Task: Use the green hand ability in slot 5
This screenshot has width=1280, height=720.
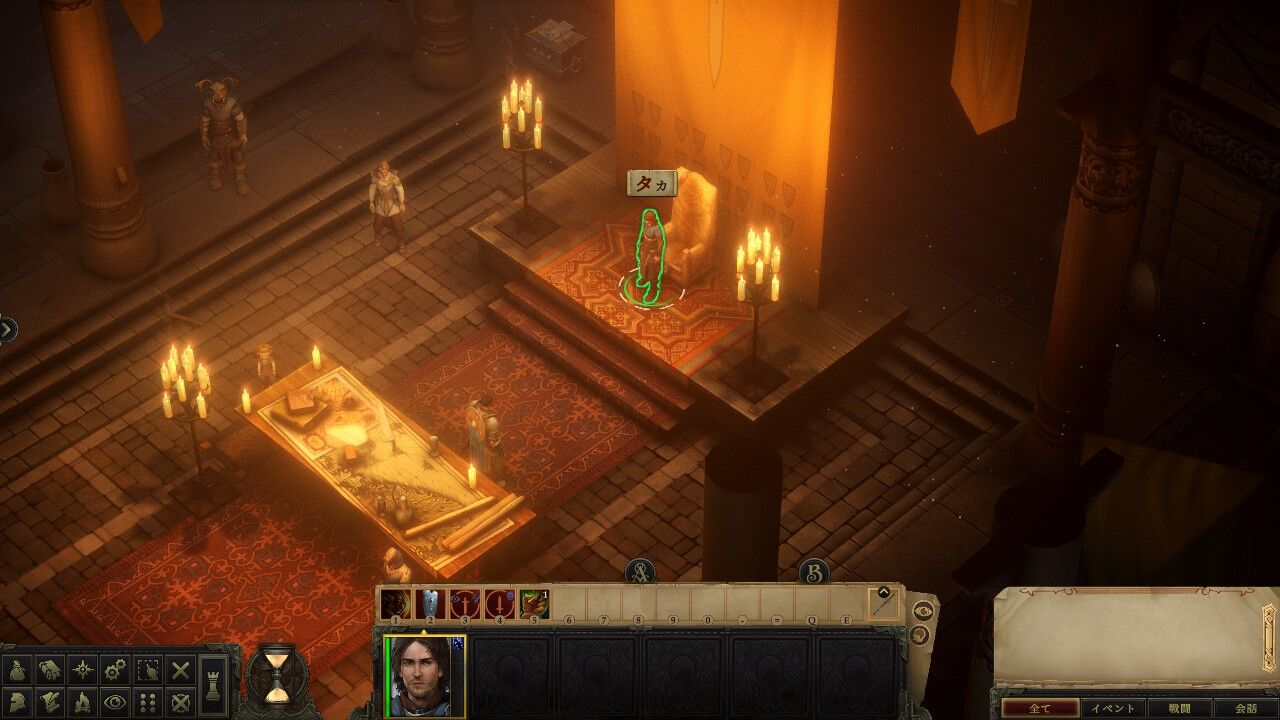Action: 534,604
